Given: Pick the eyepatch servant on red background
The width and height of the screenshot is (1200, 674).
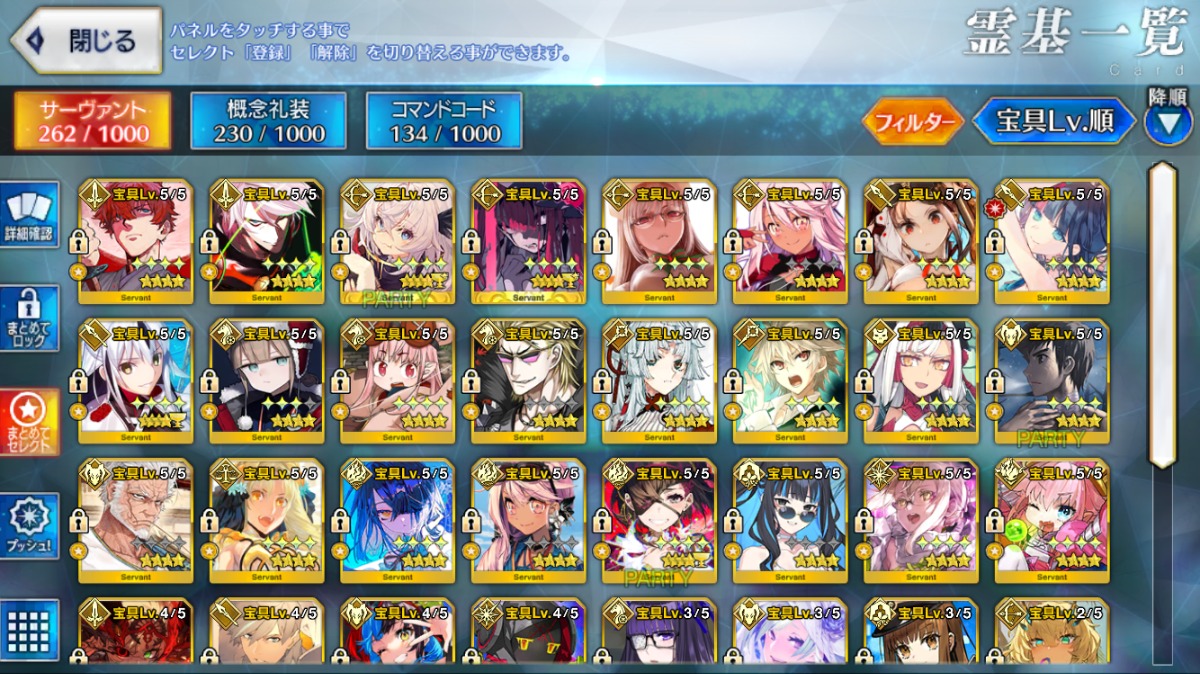Looking at the screenshot, I should pos(659,521).
